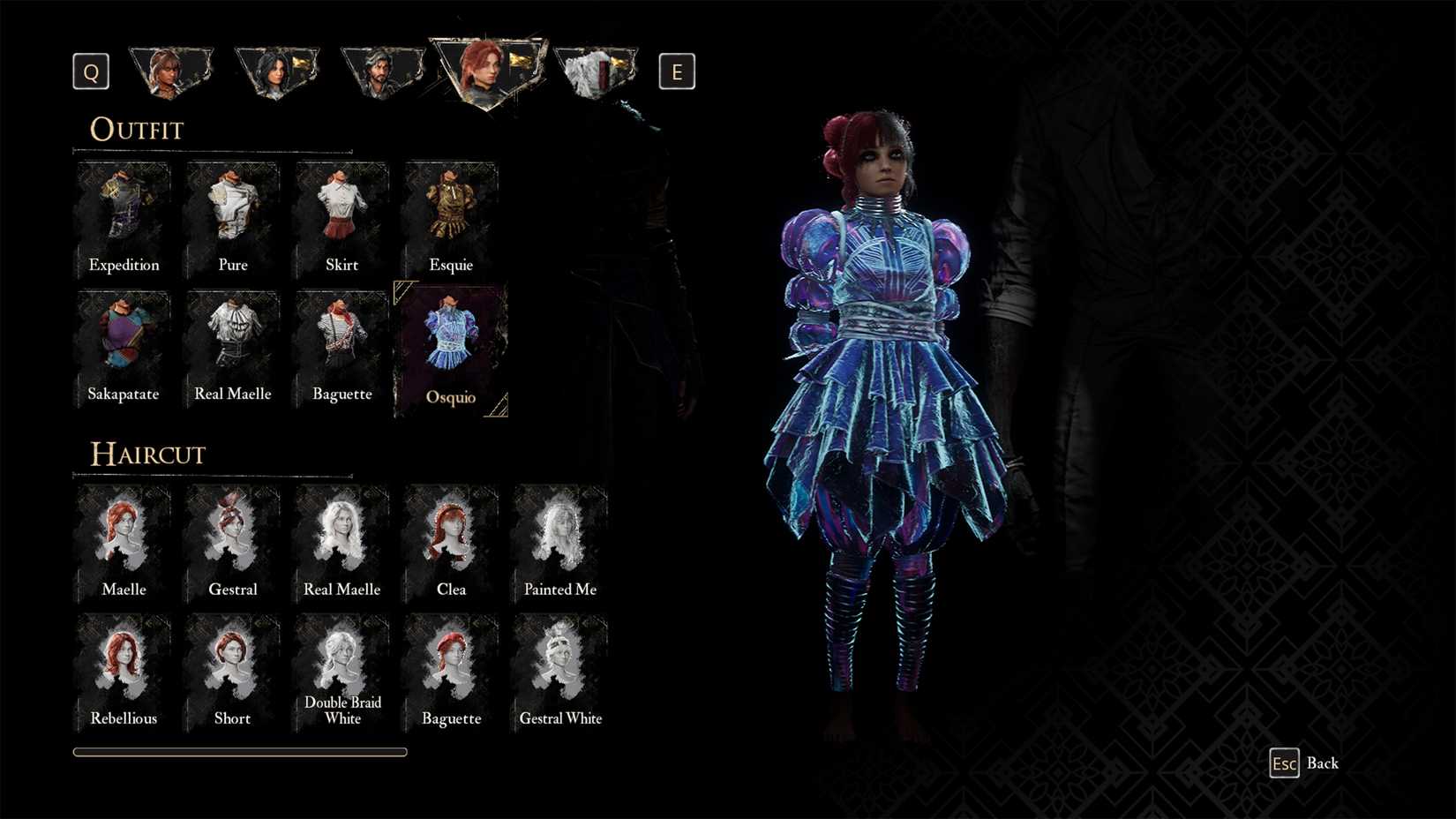Image resolution: width=1456 pixels, height=819 pixels.
Task: Select the Painted Me haircut
Action: coord(559,536)
